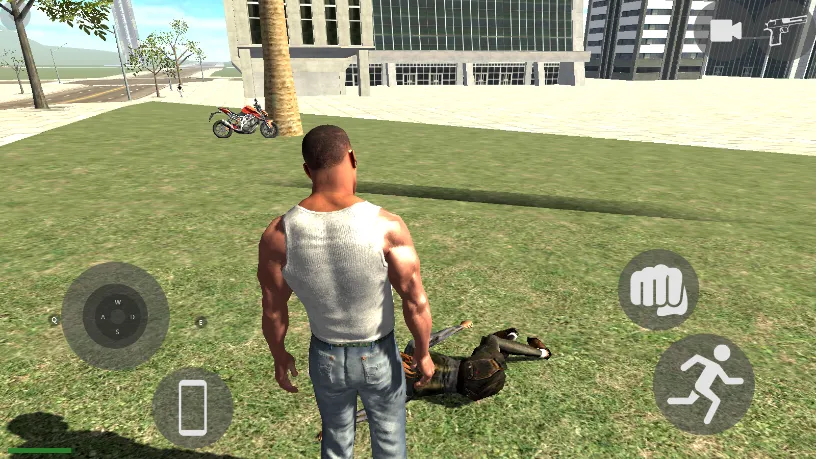816x459 pixels.
Task: Tap the small Q button
Action: click(x=55, y=321)
